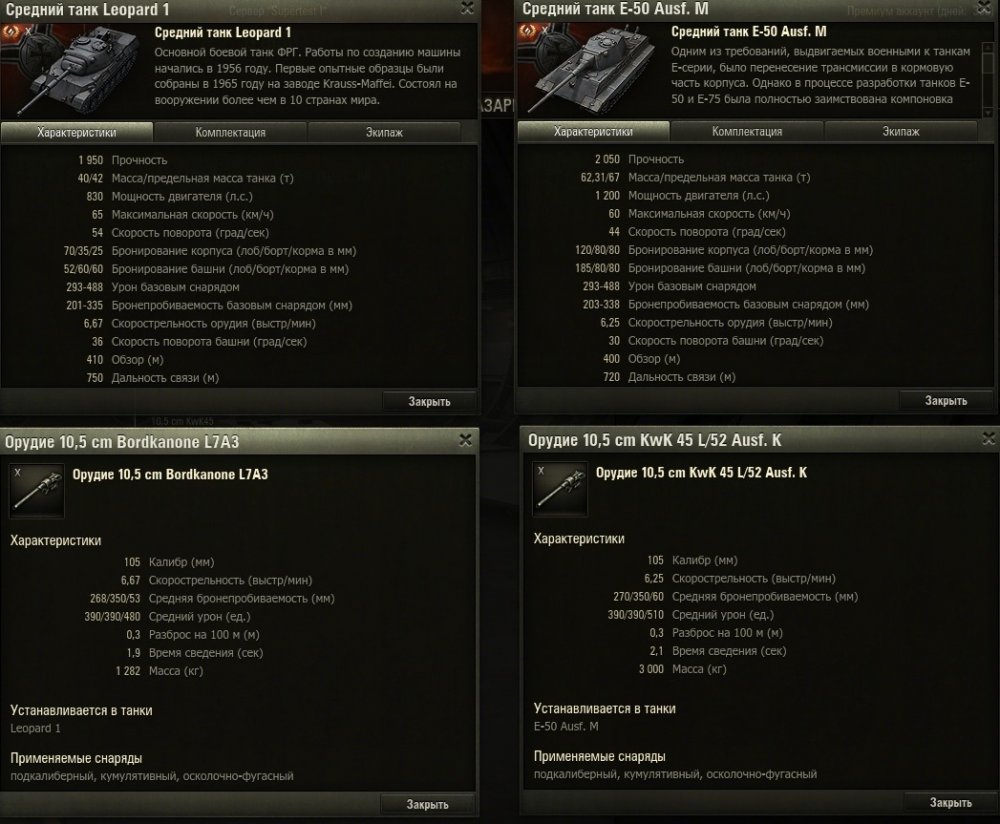Click Закрыть in the Leopard 1 tank window
Image resolution: width=1000 pixels, height=824 pixels.
(429, 402)
